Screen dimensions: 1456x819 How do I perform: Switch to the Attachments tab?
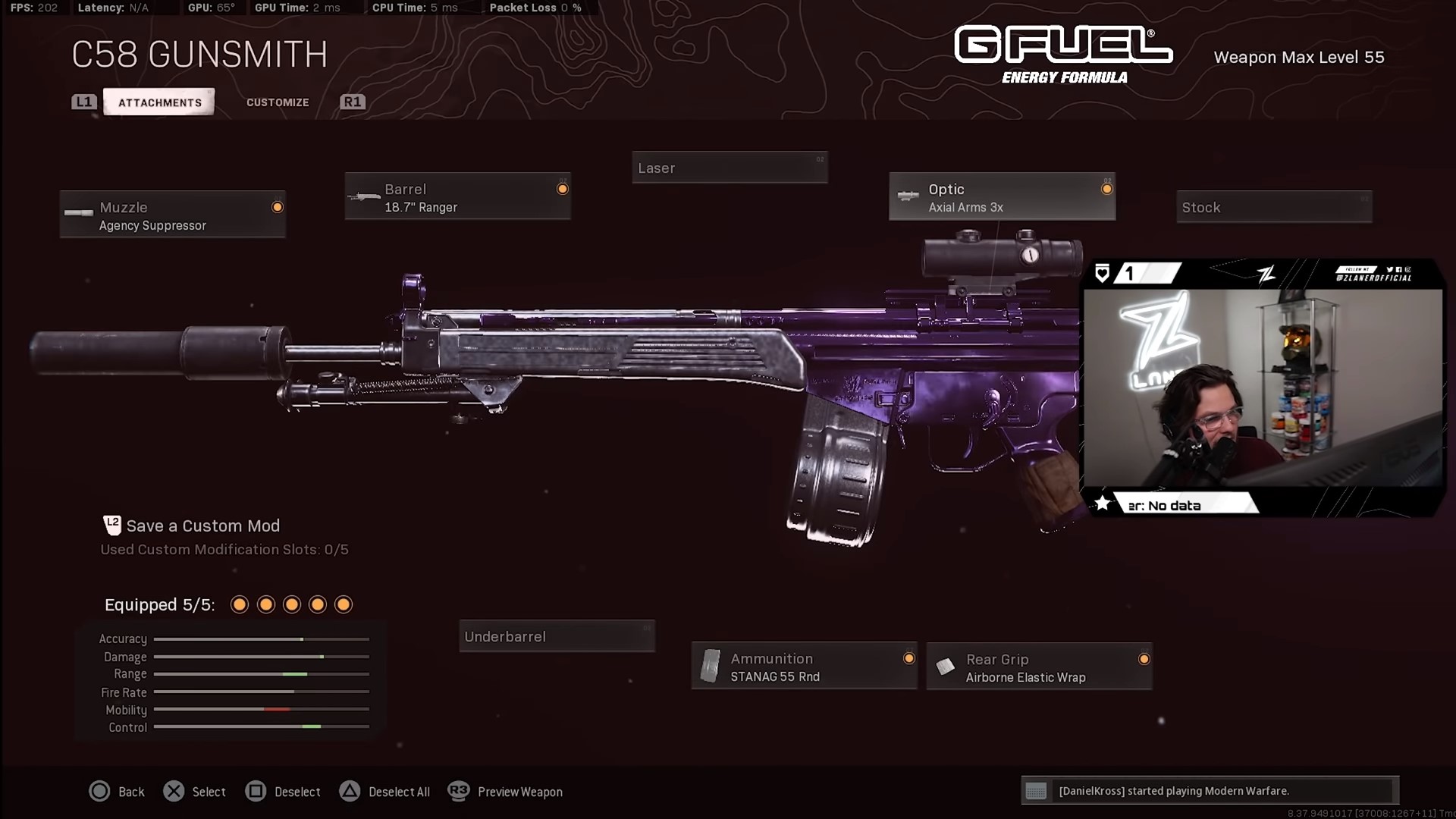(x=159, y=102)
